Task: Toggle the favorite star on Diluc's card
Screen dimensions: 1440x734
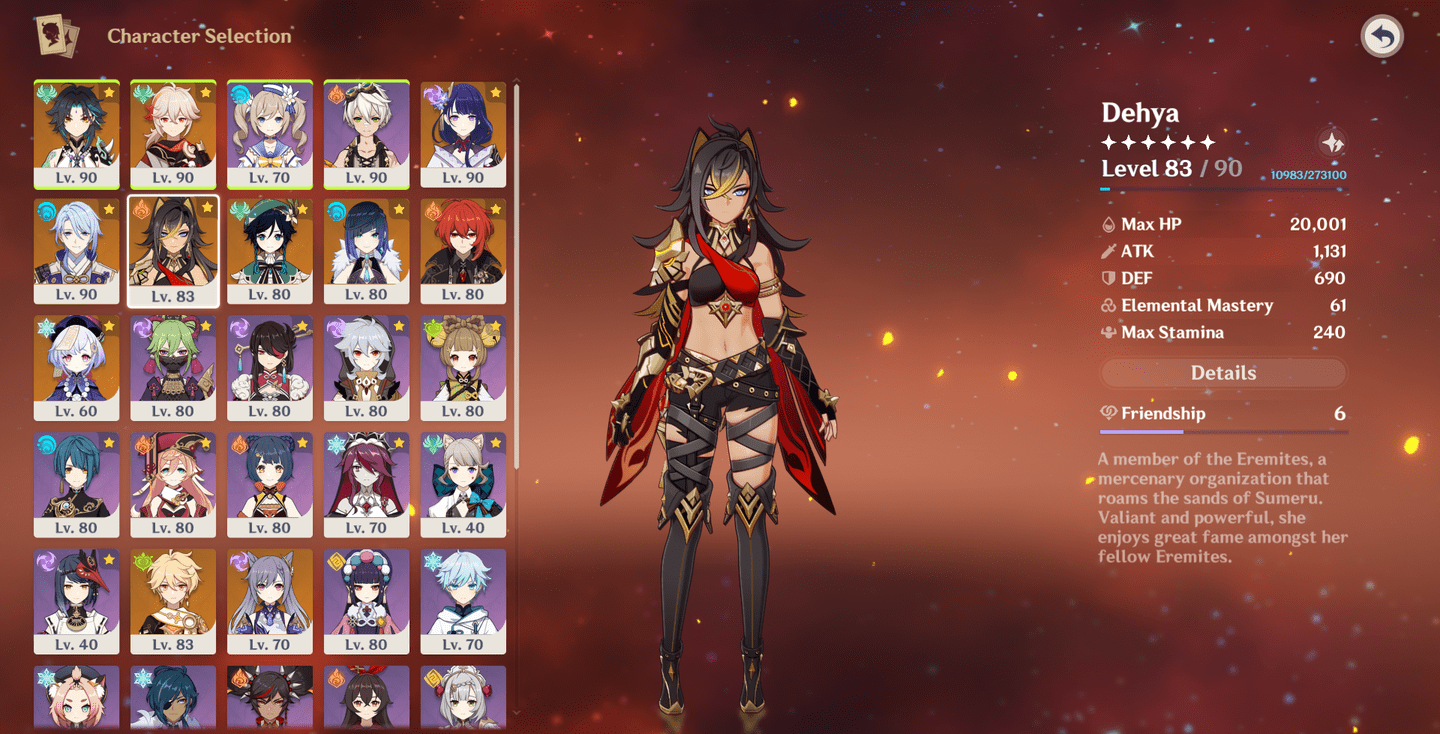Action: pyautogui.click(x=494, y=207)
